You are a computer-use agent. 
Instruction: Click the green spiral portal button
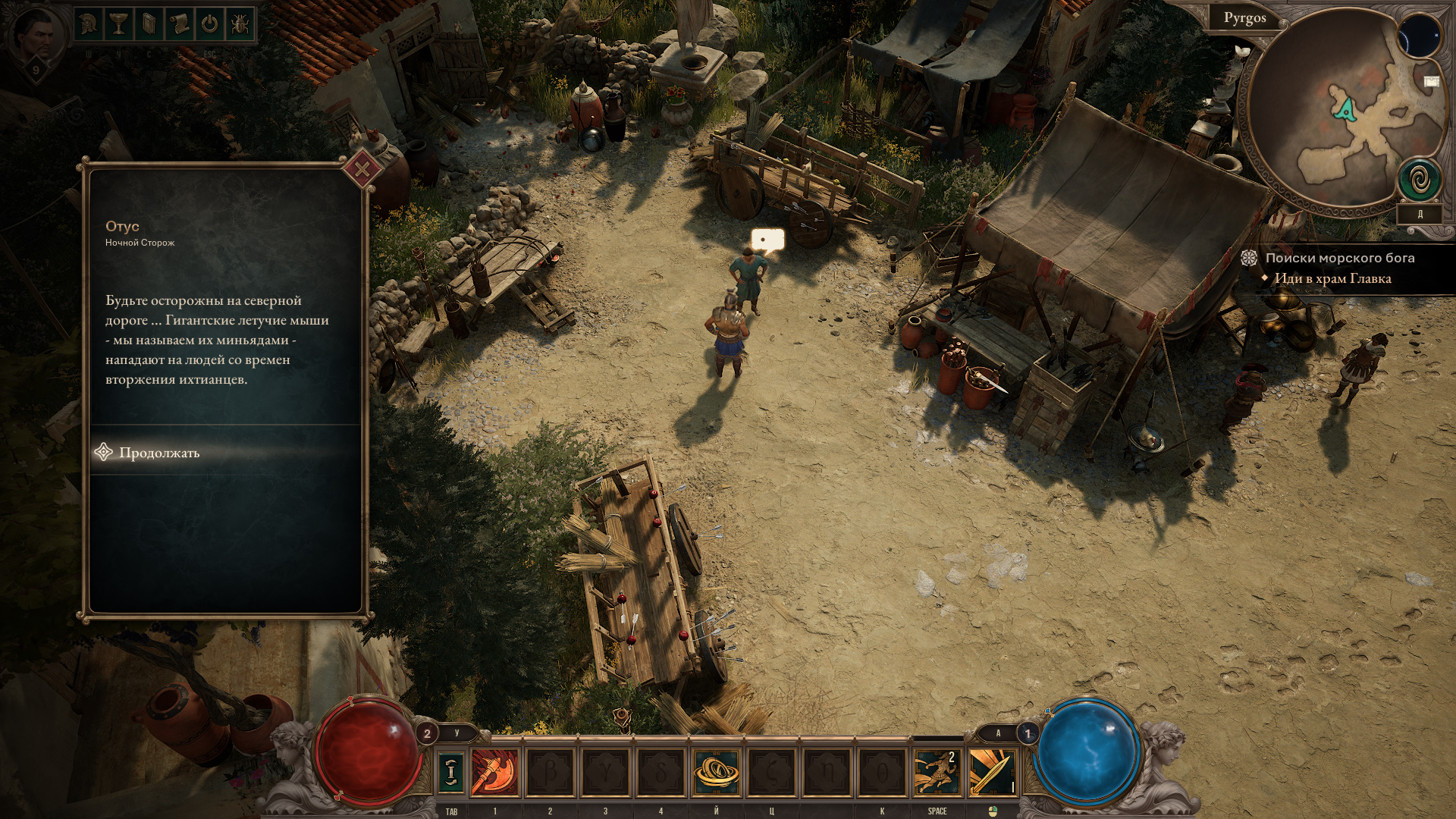(x=1418, y=180)
